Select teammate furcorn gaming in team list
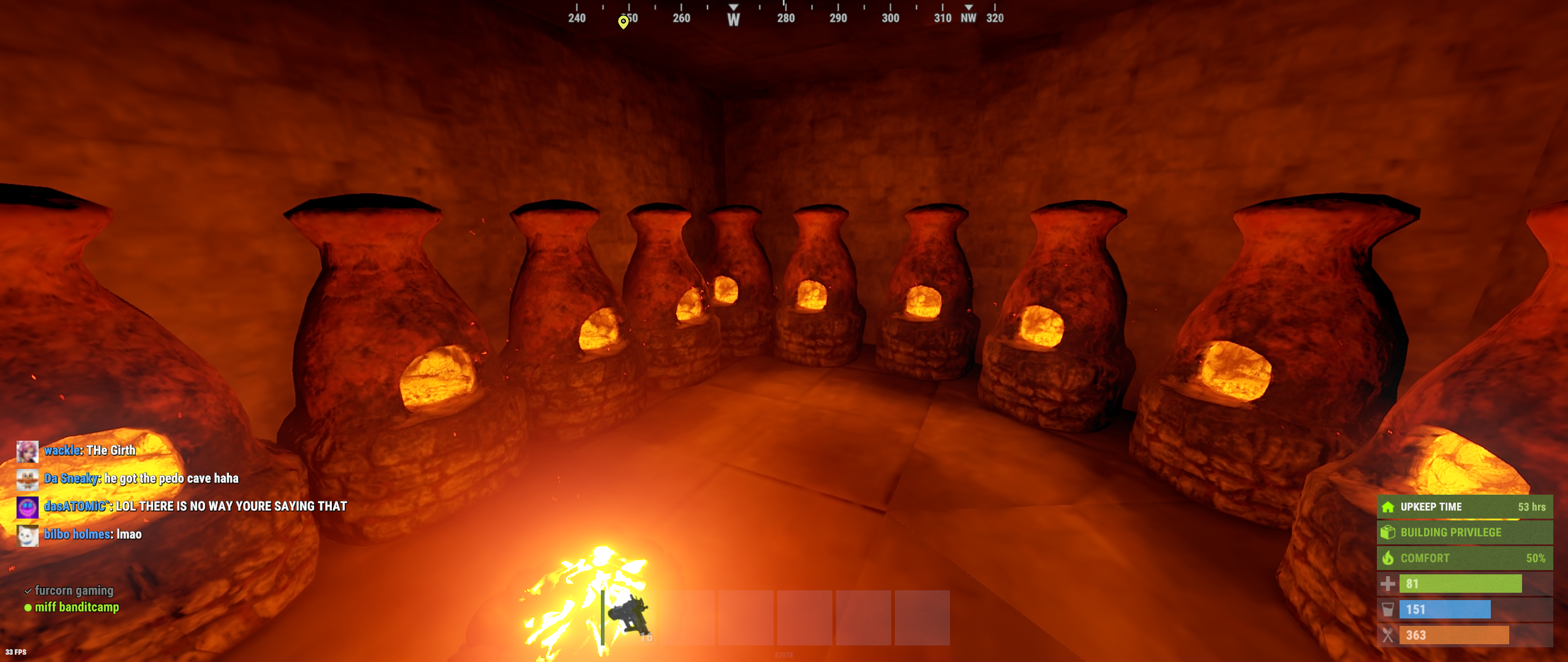 tap(73, 591)
